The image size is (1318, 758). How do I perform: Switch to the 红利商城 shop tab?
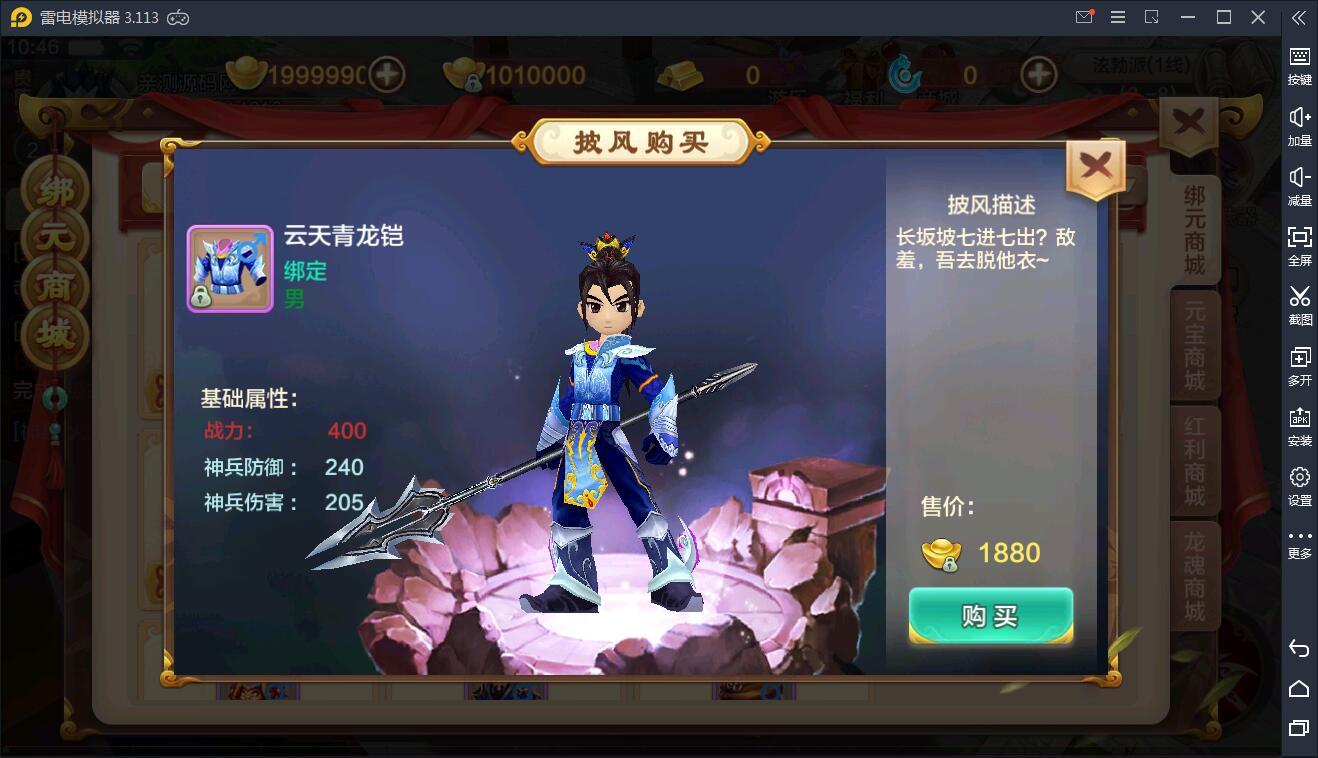1196,460
